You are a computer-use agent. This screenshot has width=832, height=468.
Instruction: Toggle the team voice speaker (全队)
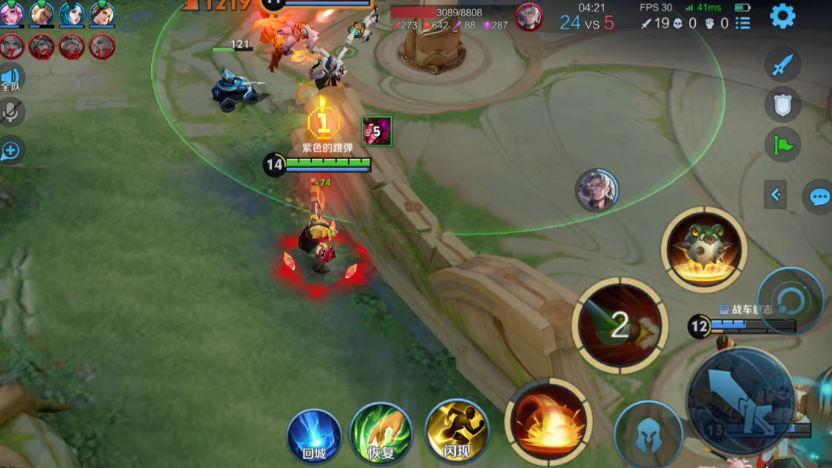pos(11,79)
